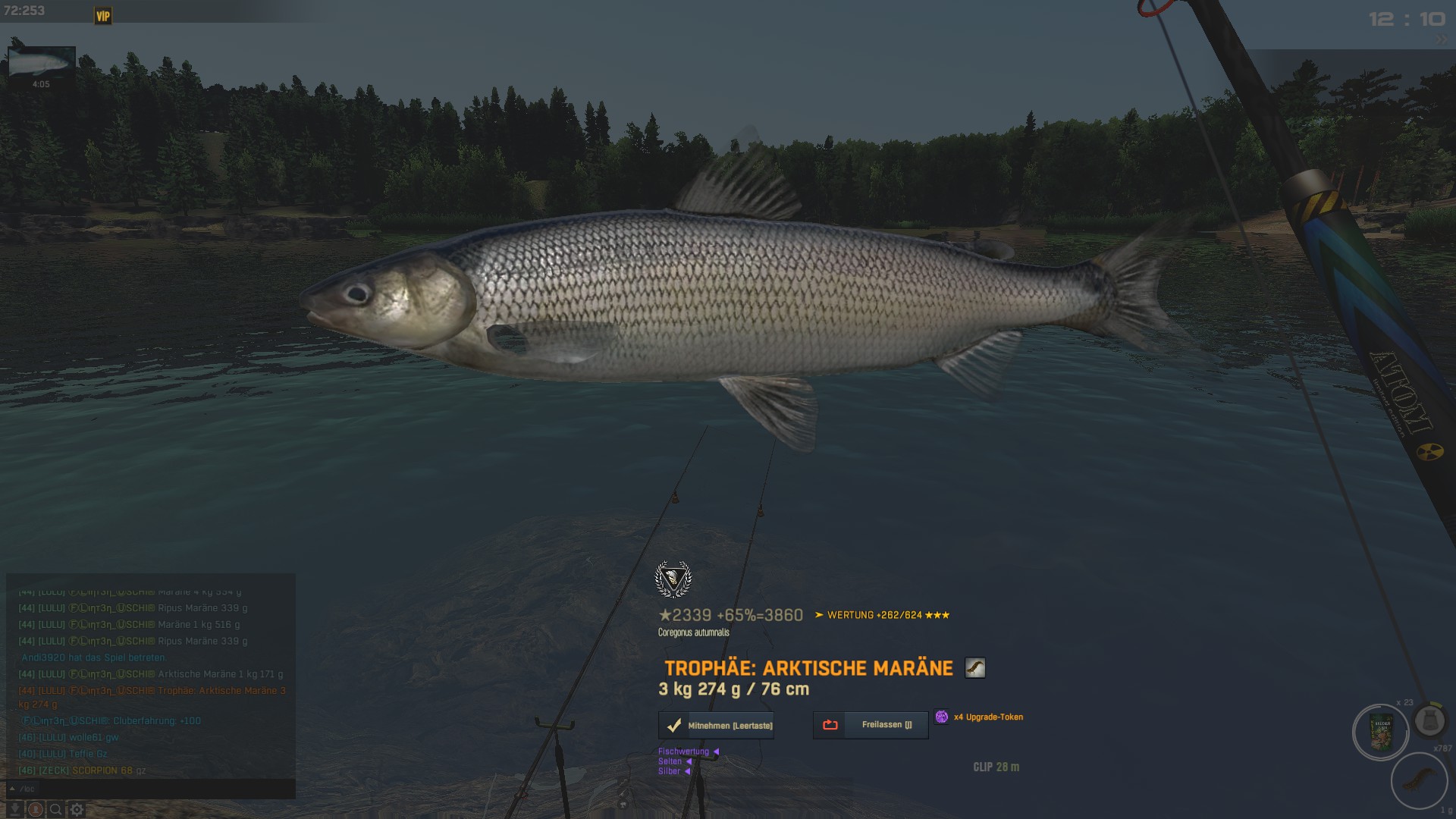
Task: Open the VIP status badge
Action: pos(103,16)
